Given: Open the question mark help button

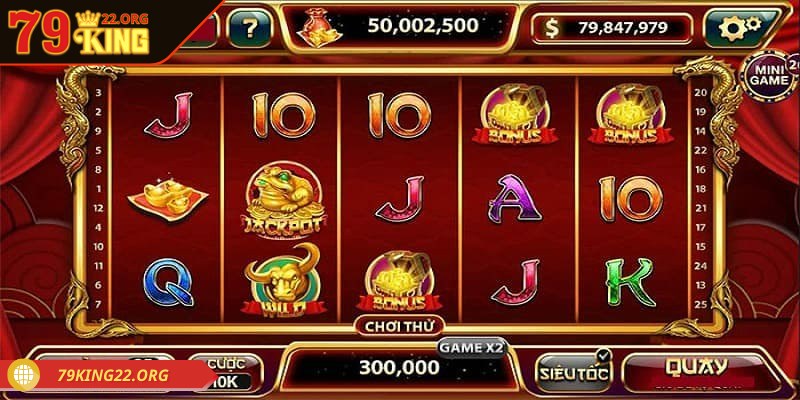Looking at the screenshot, I should [x=249, y=27].
